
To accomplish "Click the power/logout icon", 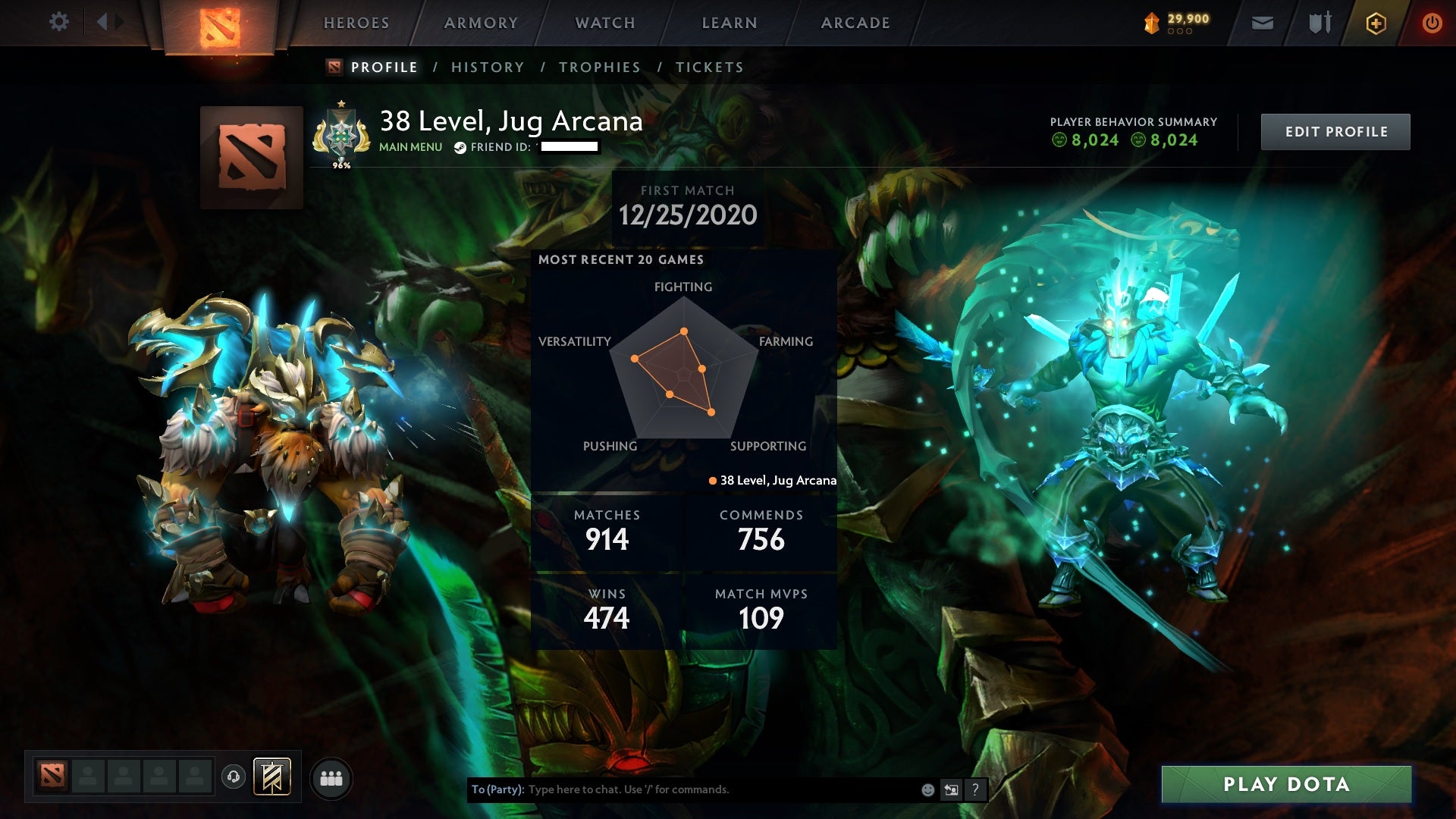I will (1430, 23).
